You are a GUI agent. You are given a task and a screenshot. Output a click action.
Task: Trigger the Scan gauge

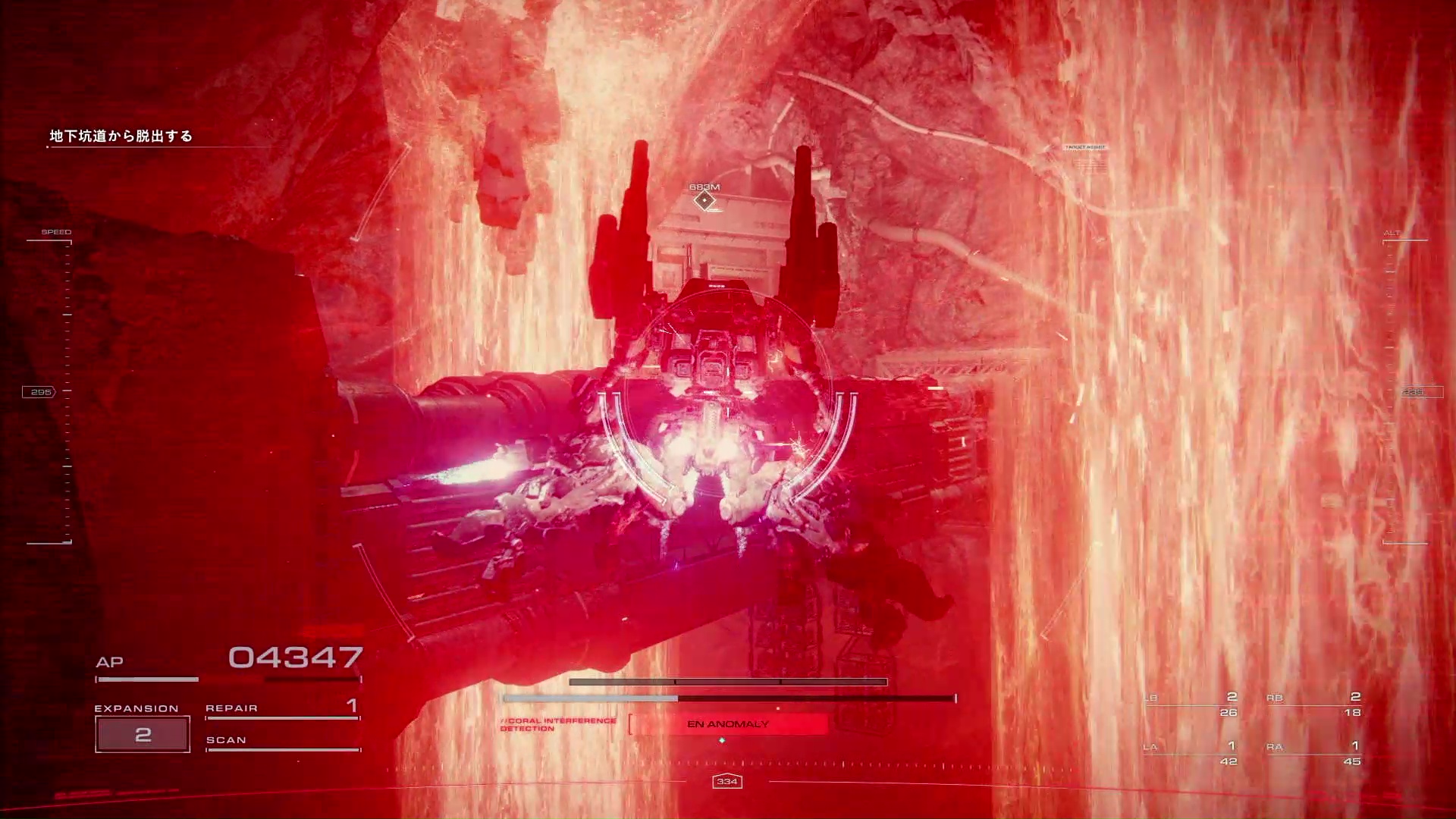[x=282, y=741]
